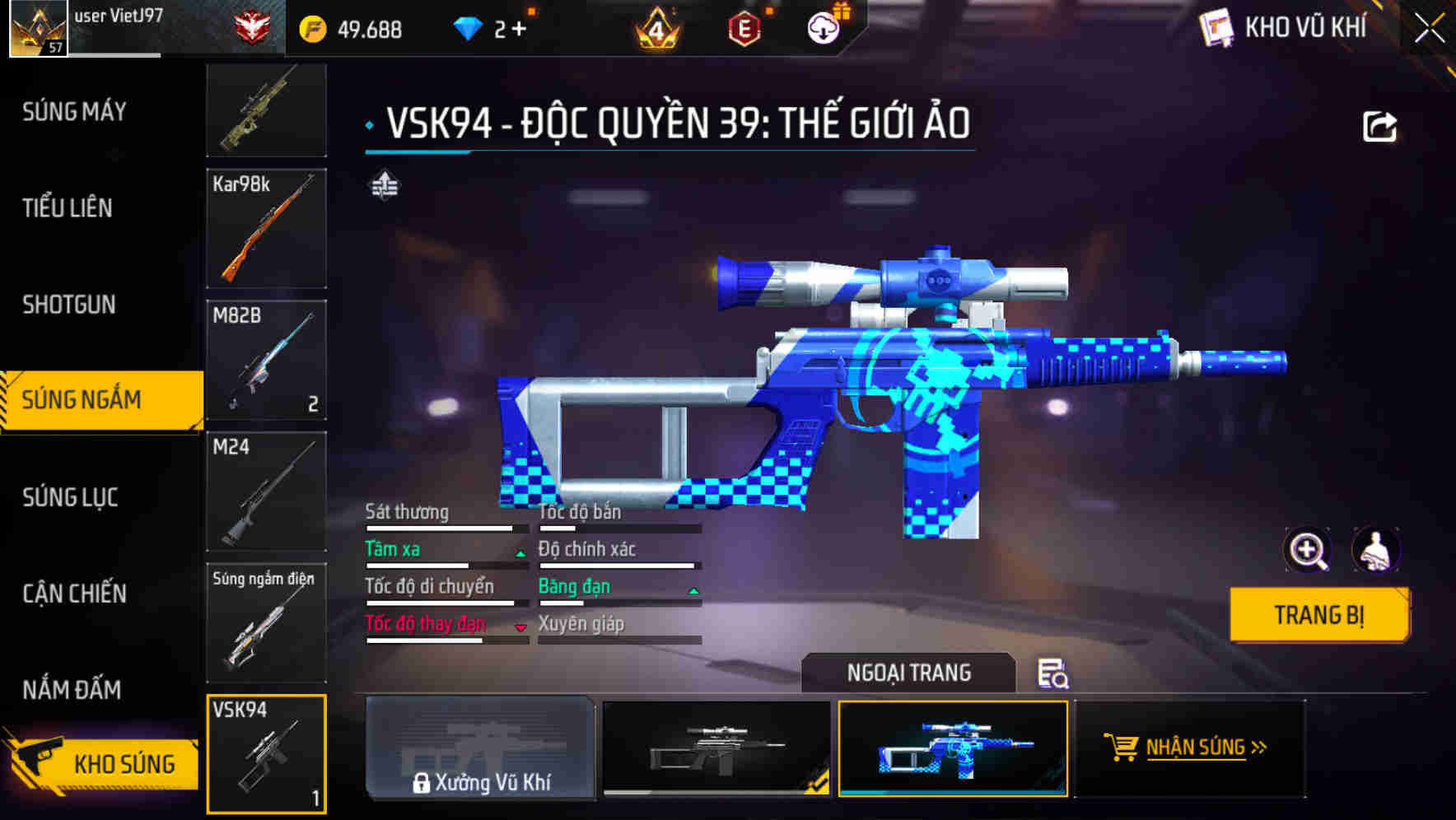Expand the green arrow beside Băng đạn
1456x820 pixels.
click(693, 590)
